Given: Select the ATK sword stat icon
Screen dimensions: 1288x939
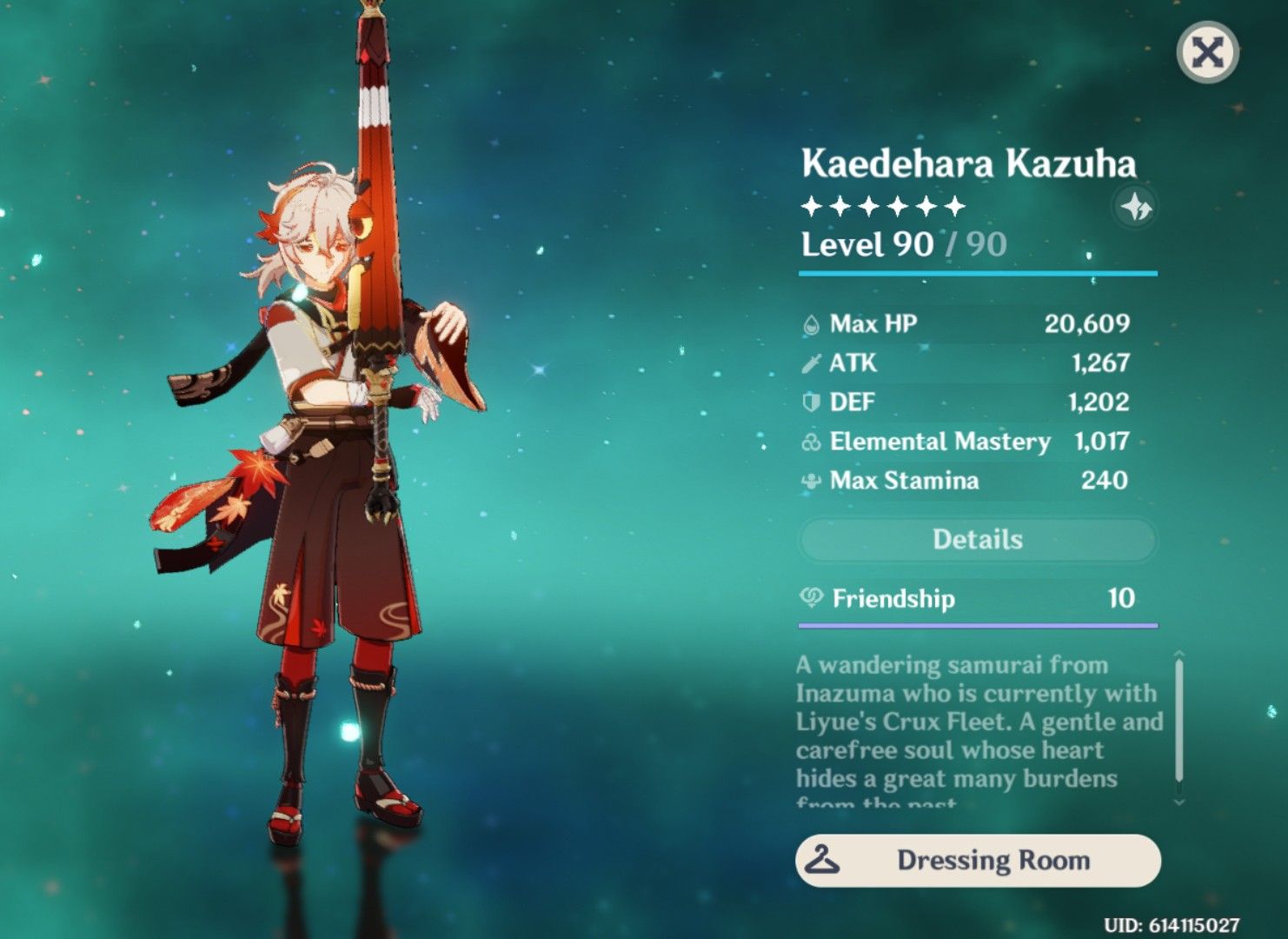Looking at the screenshot, I should point(810,363).
